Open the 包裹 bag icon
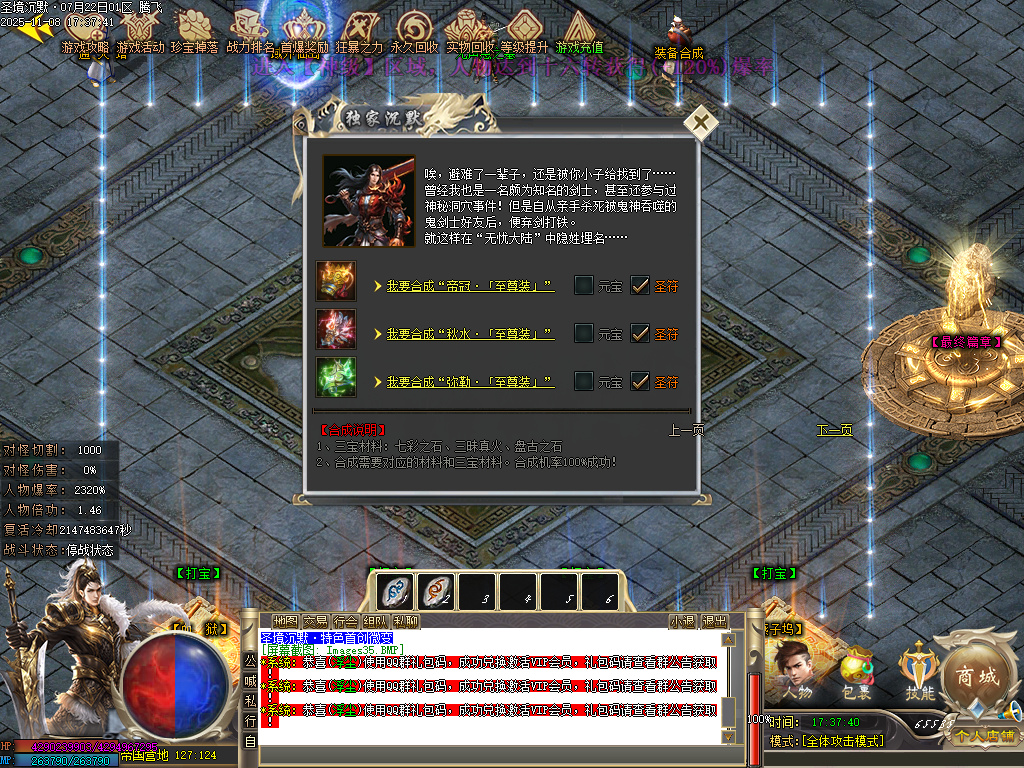Image resolution: width=1024 pixels, height=768 pixels. [853, 674]
